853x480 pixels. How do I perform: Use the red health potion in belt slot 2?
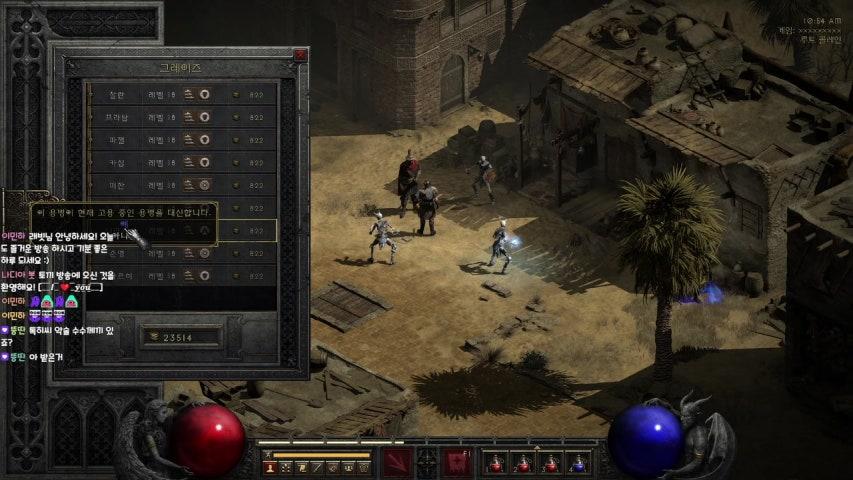point(522,463)
